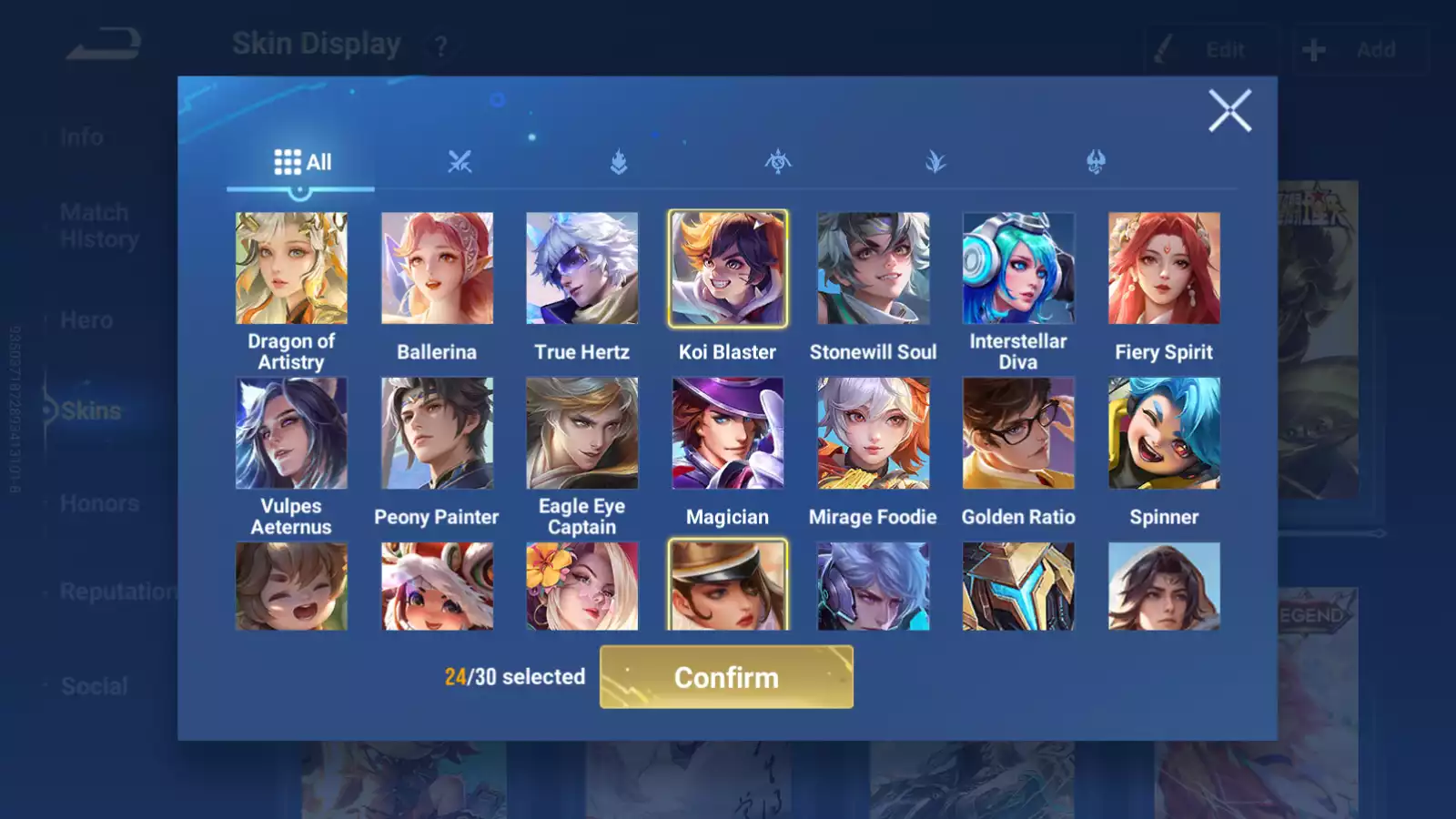Pick the Vulpes Aeternus skin
This screenshot has height=819, width=1456.
click(291, 433)
